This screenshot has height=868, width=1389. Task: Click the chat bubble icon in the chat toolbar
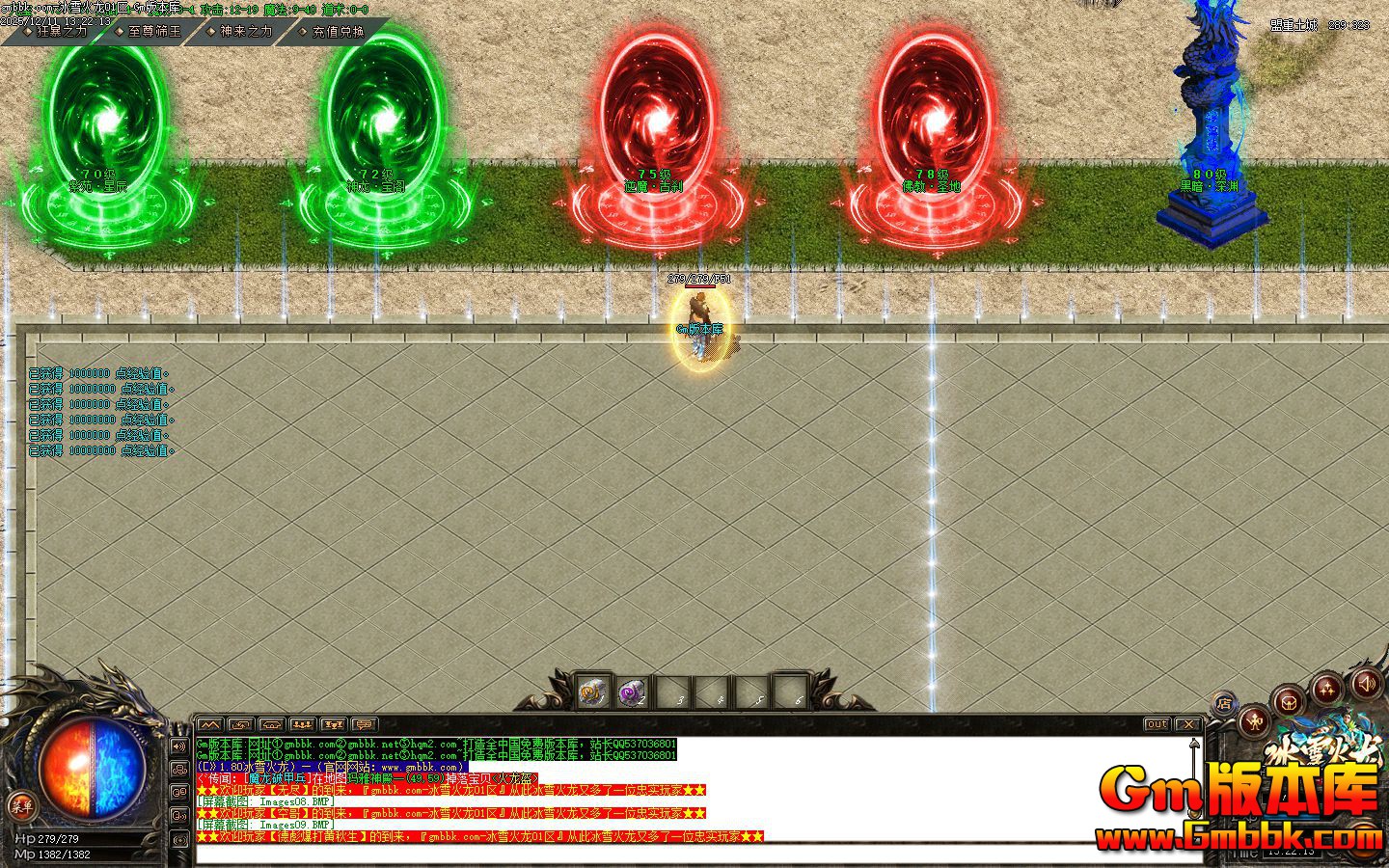coord(364,724)
